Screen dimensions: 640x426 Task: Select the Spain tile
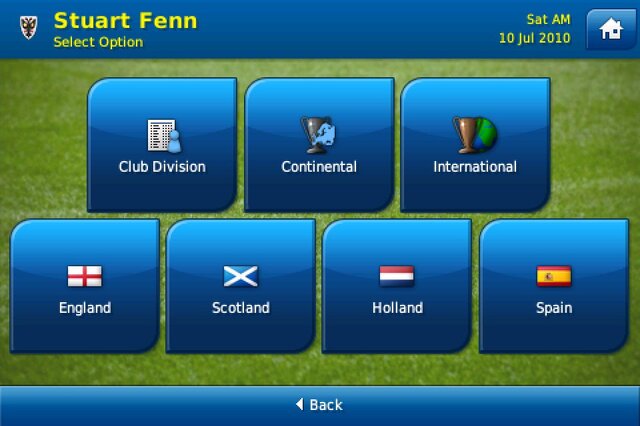click(554, 286)
